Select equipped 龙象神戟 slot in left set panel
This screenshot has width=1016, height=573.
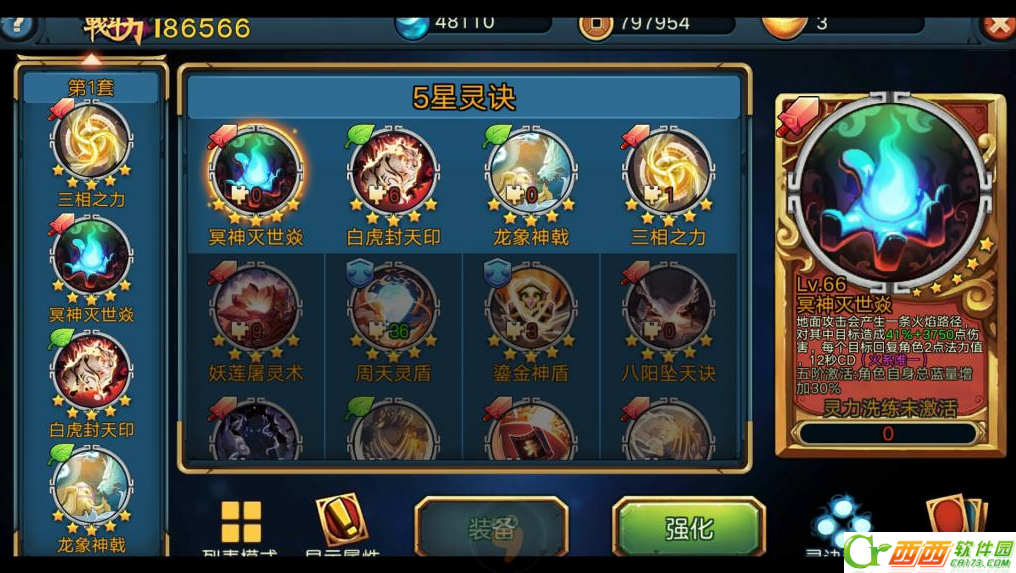click(91, 488)
